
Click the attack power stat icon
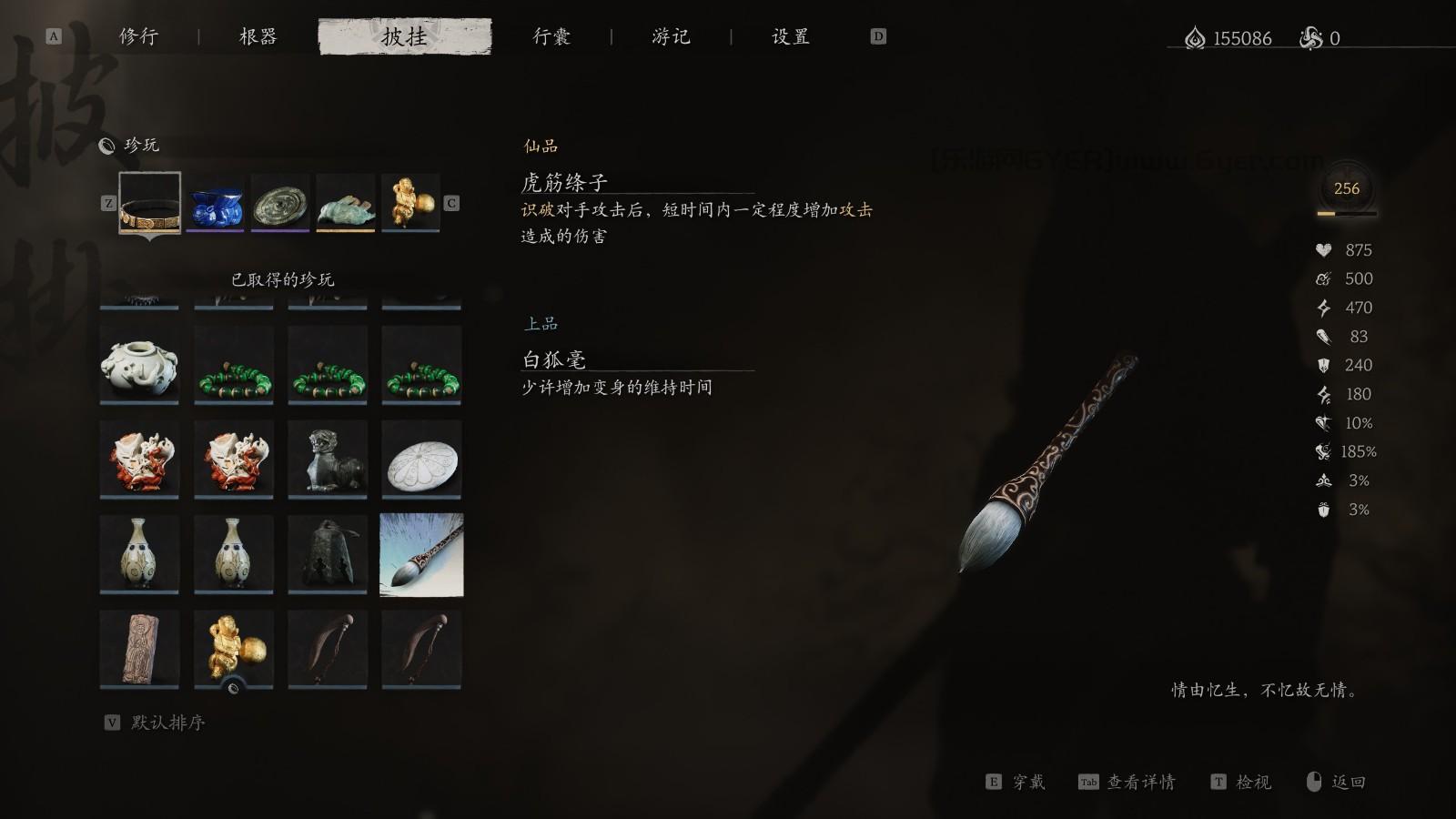pos(1324,337)
